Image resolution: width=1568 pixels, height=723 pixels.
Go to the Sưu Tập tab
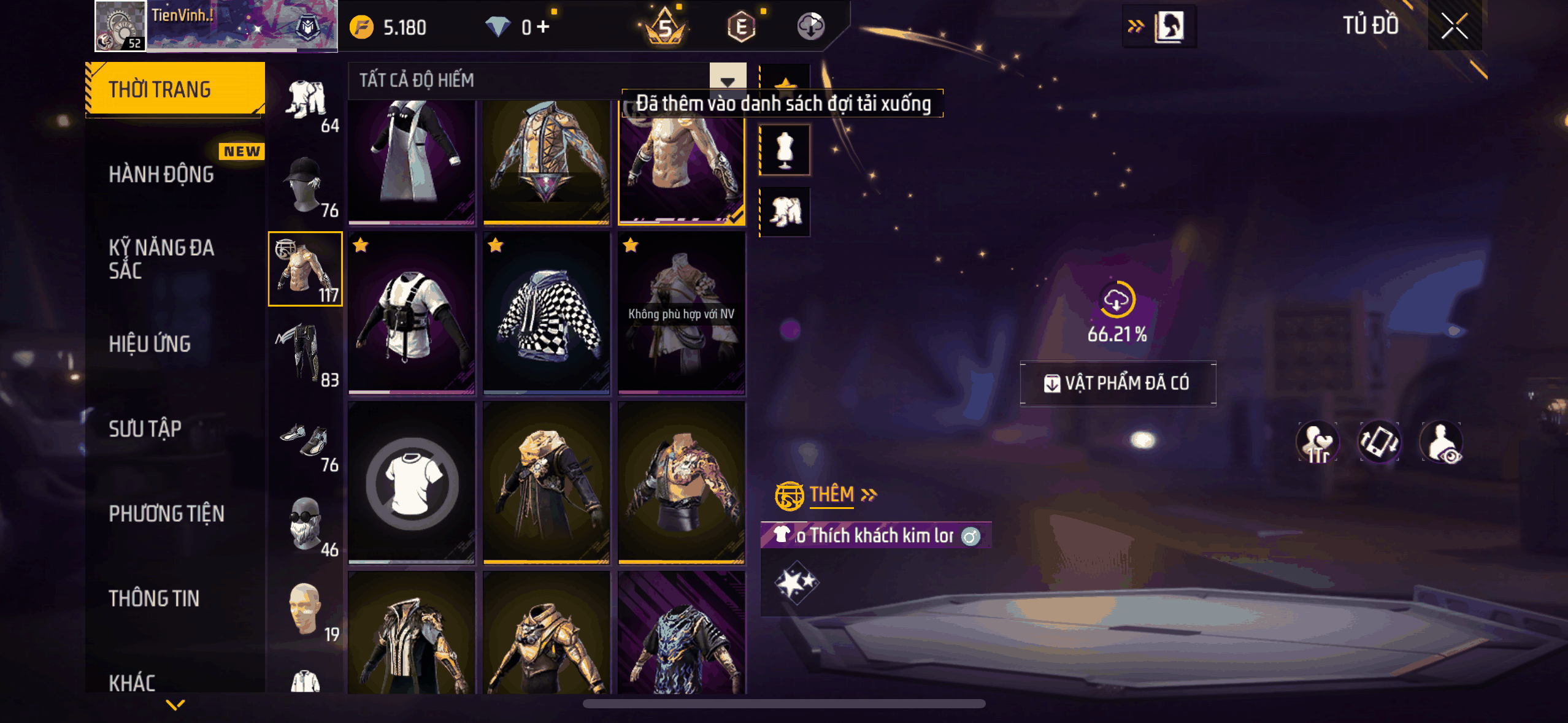click(145, 429)
